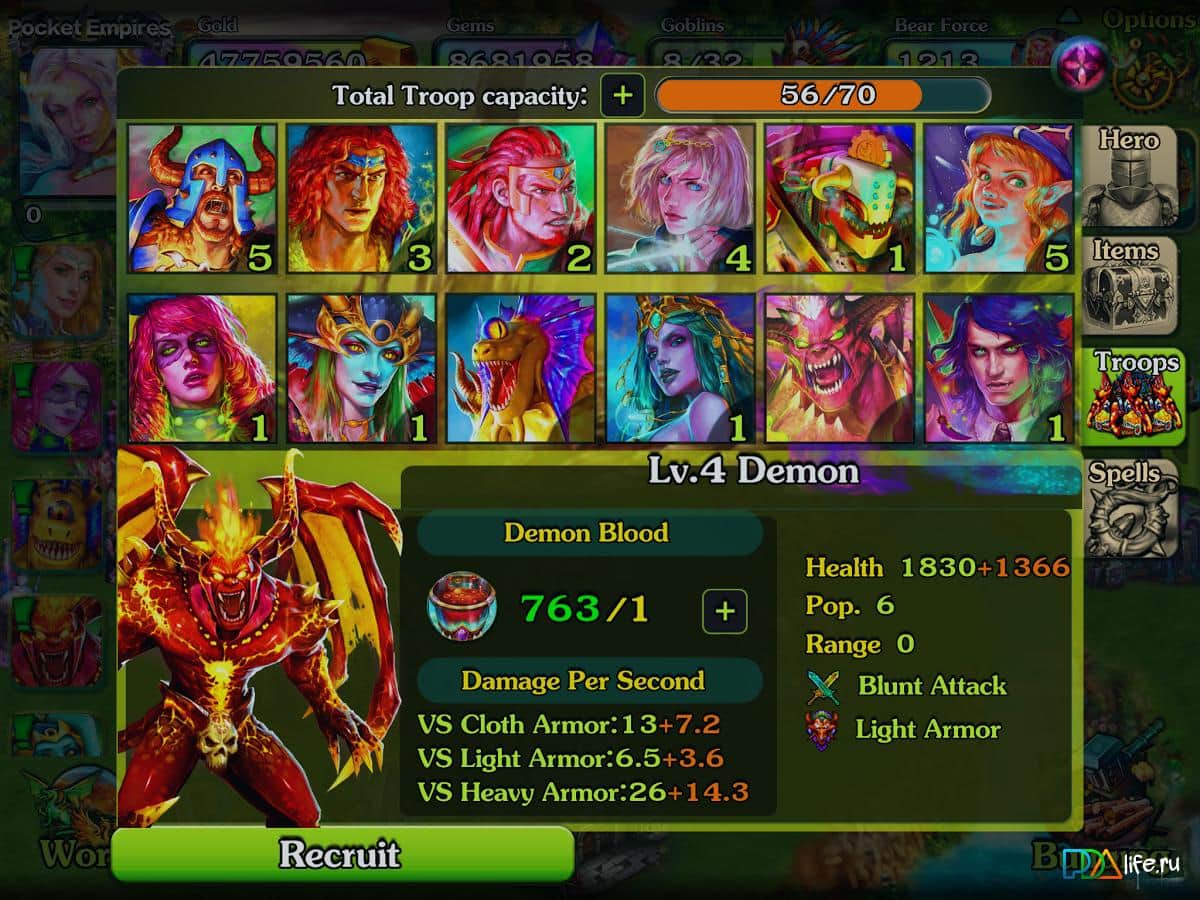The image size is (1200, 900).
Task: Choose the blue-skinned sorceress with gold headdress
Action: 361,368
